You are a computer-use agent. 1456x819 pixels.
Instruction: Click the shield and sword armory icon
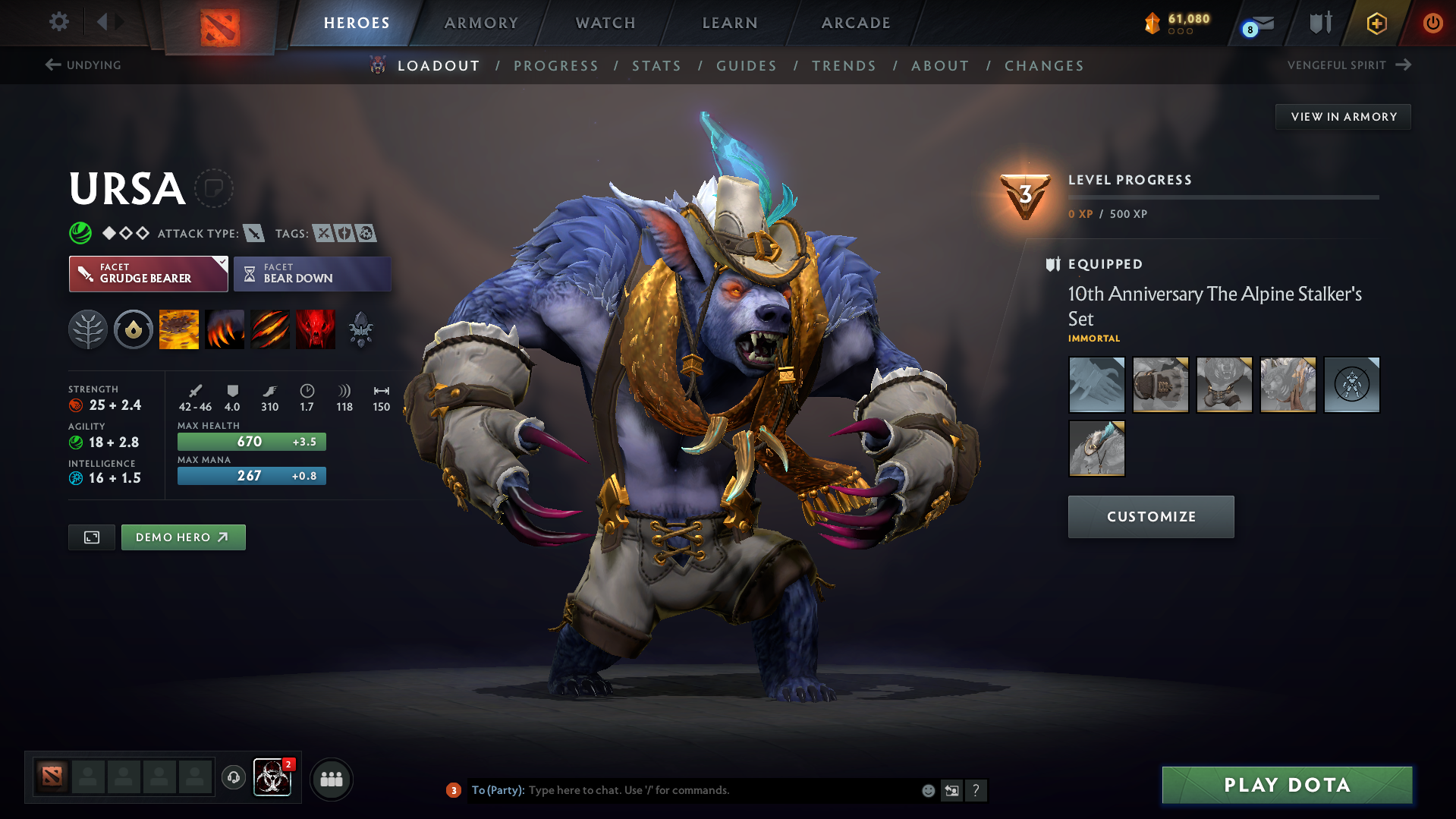coord(1319,23)
